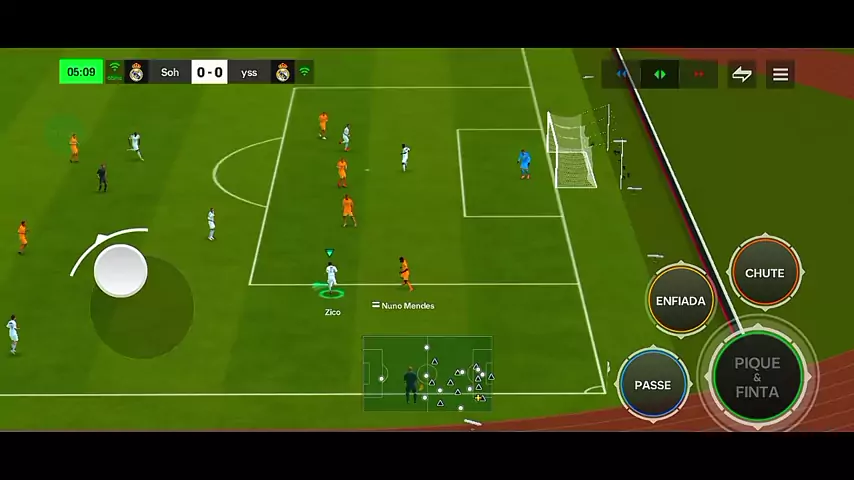Tap the ENFIADA through-ball button
The height and width of the screenshot is (480, 854).
click(x=680, y=300)
